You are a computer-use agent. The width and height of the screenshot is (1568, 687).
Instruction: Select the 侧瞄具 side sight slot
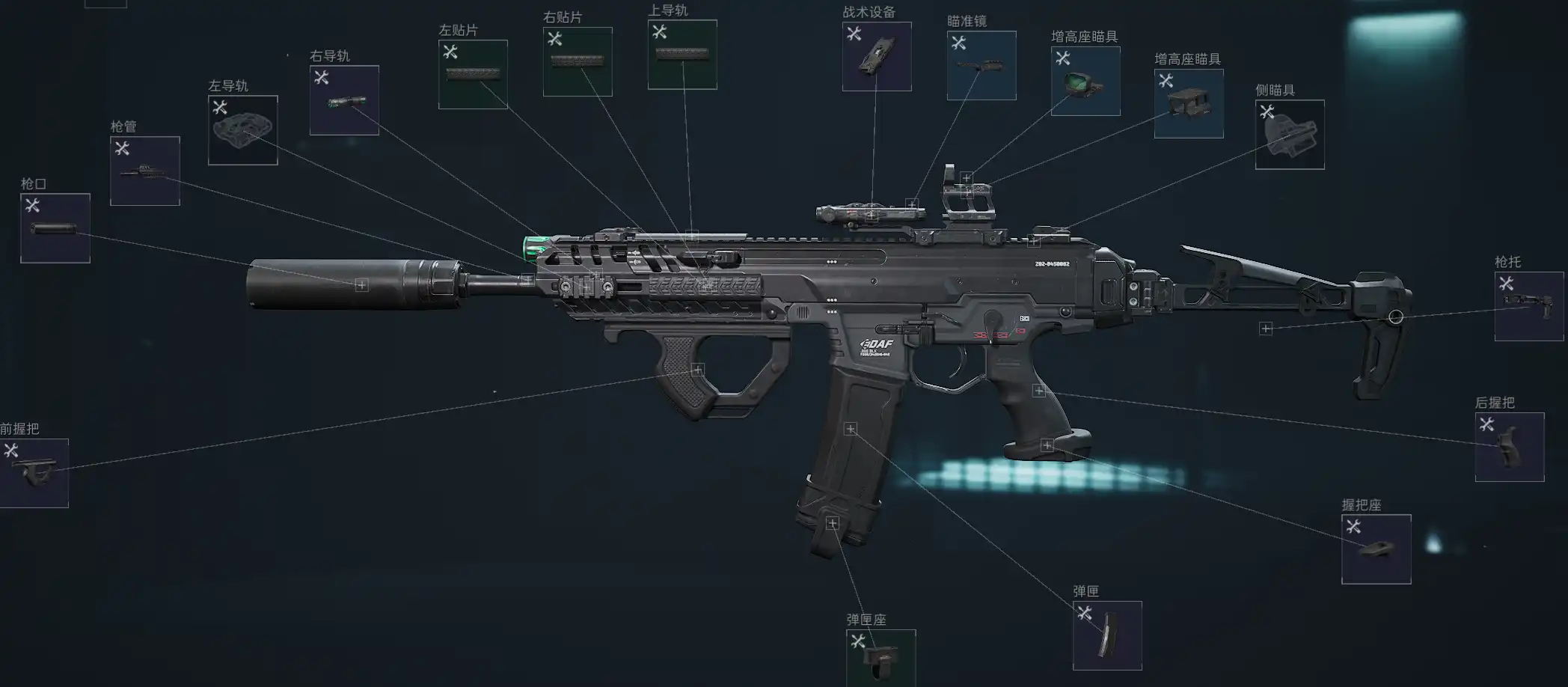click(x=1290, y=135)
